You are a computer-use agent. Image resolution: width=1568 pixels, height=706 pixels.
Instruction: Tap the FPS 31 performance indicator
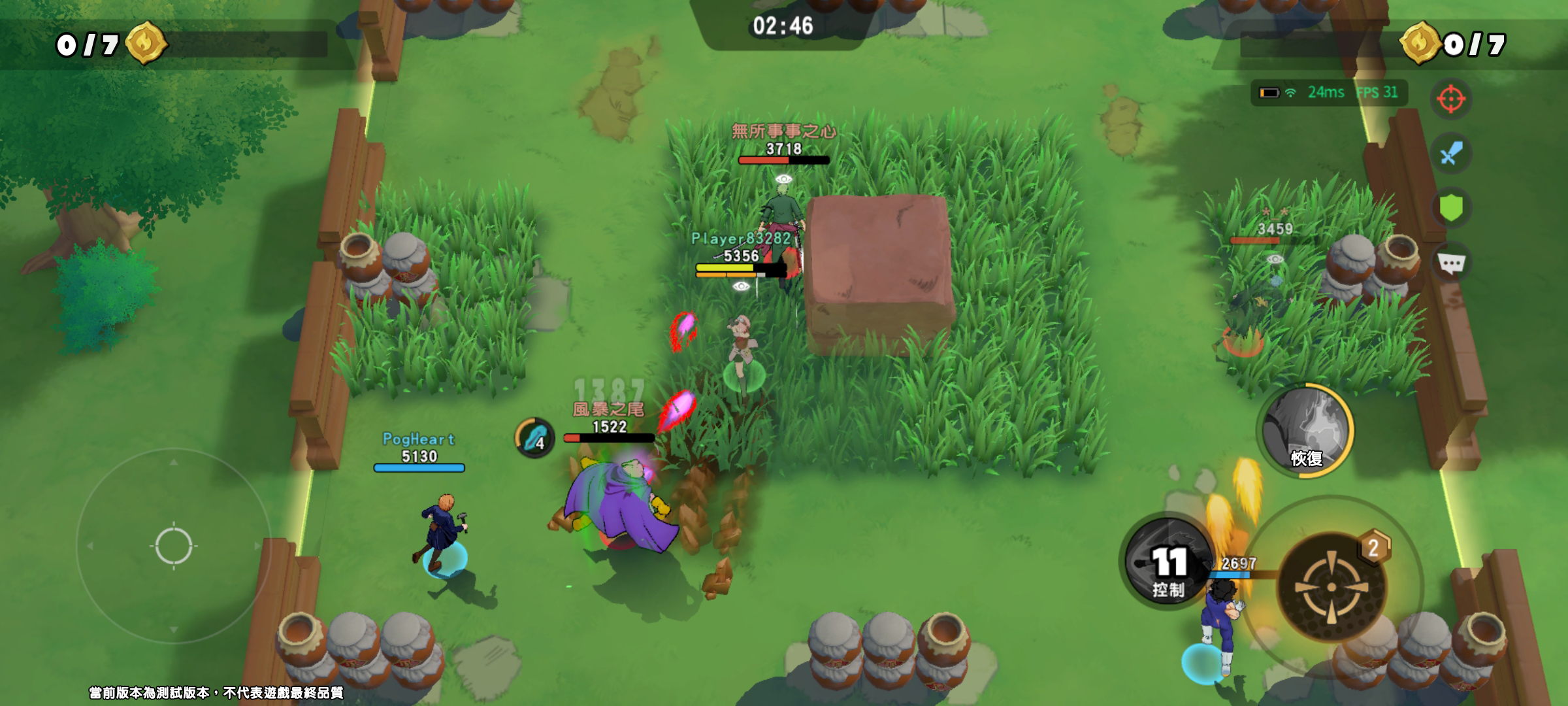1375,93
